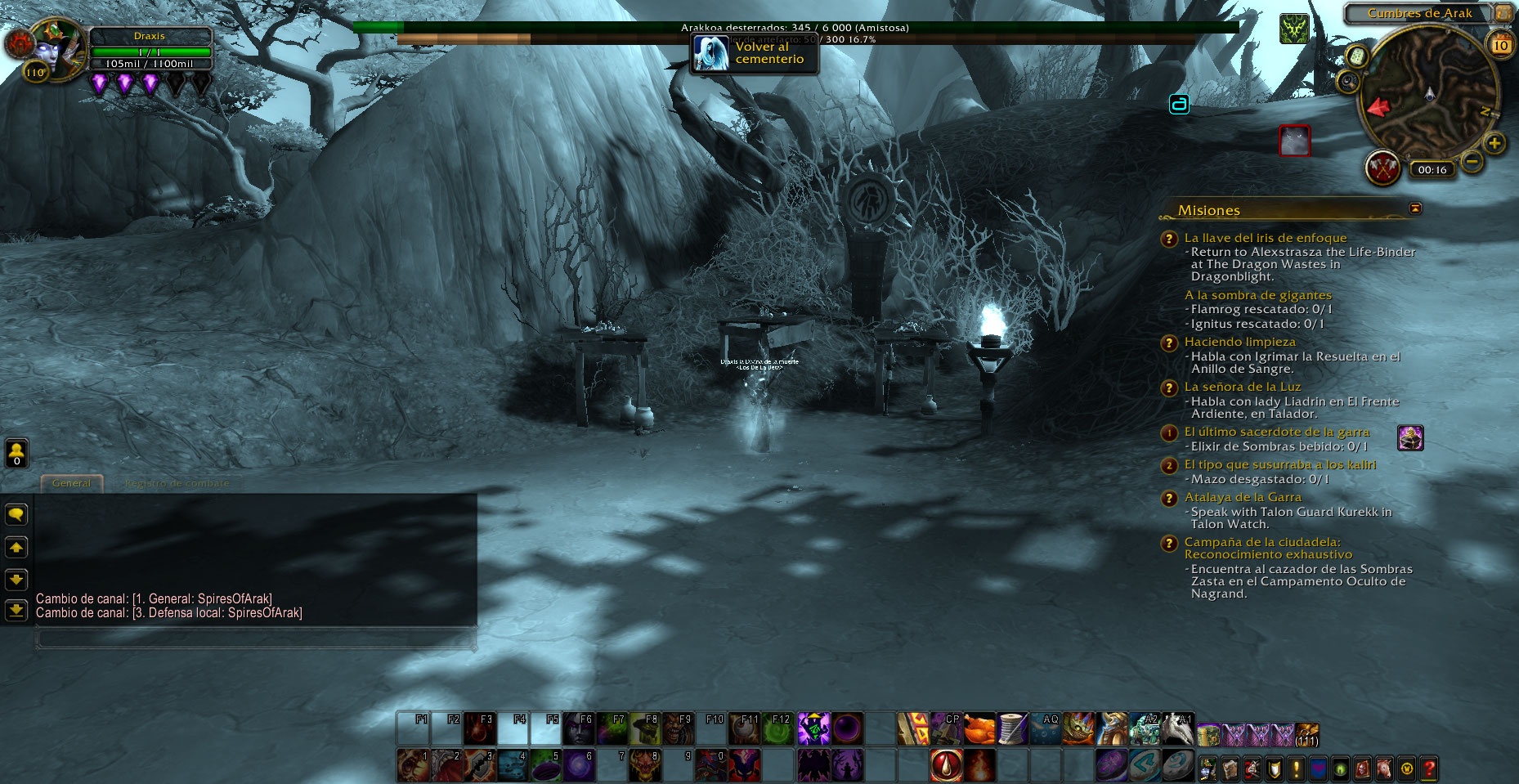Use the quest item for 'El último sacerdote de la garra'
1519x784 pixels.
point(1410,438)
